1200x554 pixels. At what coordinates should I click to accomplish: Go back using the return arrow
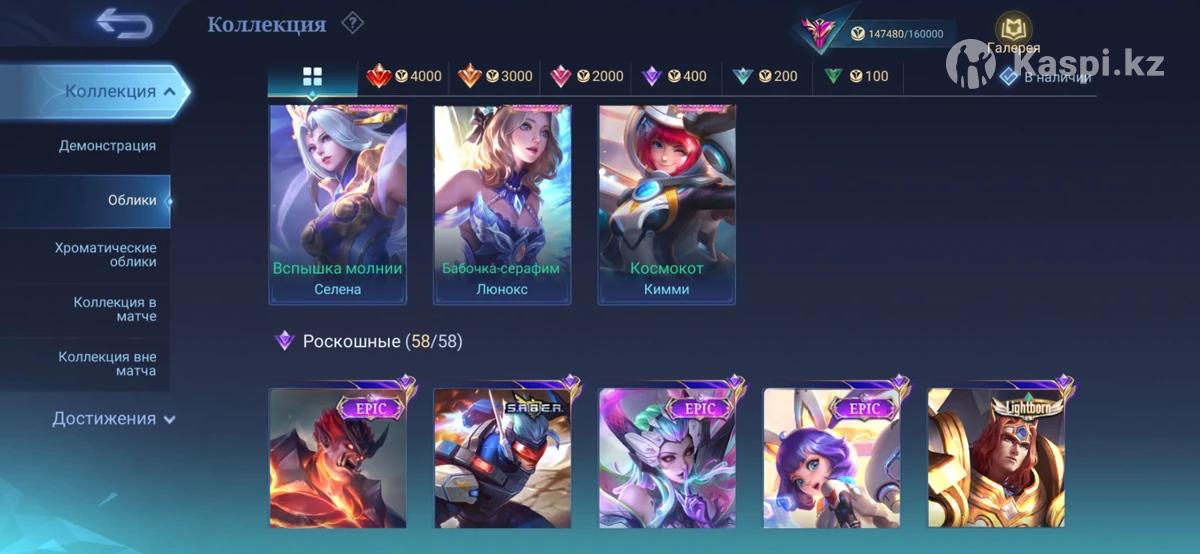124,25
